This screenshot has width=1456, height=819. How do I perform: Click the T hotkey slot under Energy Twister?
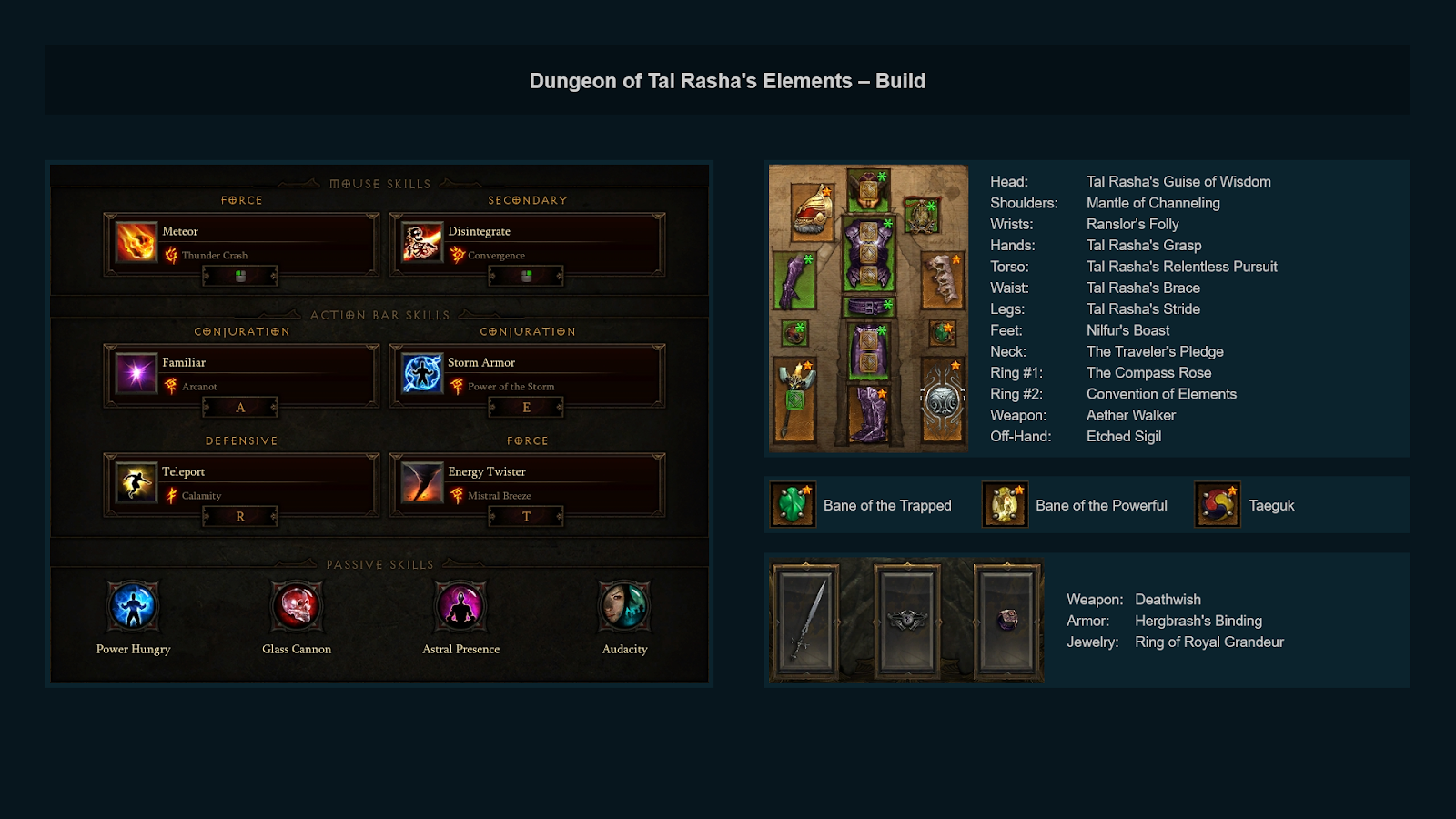526,516
